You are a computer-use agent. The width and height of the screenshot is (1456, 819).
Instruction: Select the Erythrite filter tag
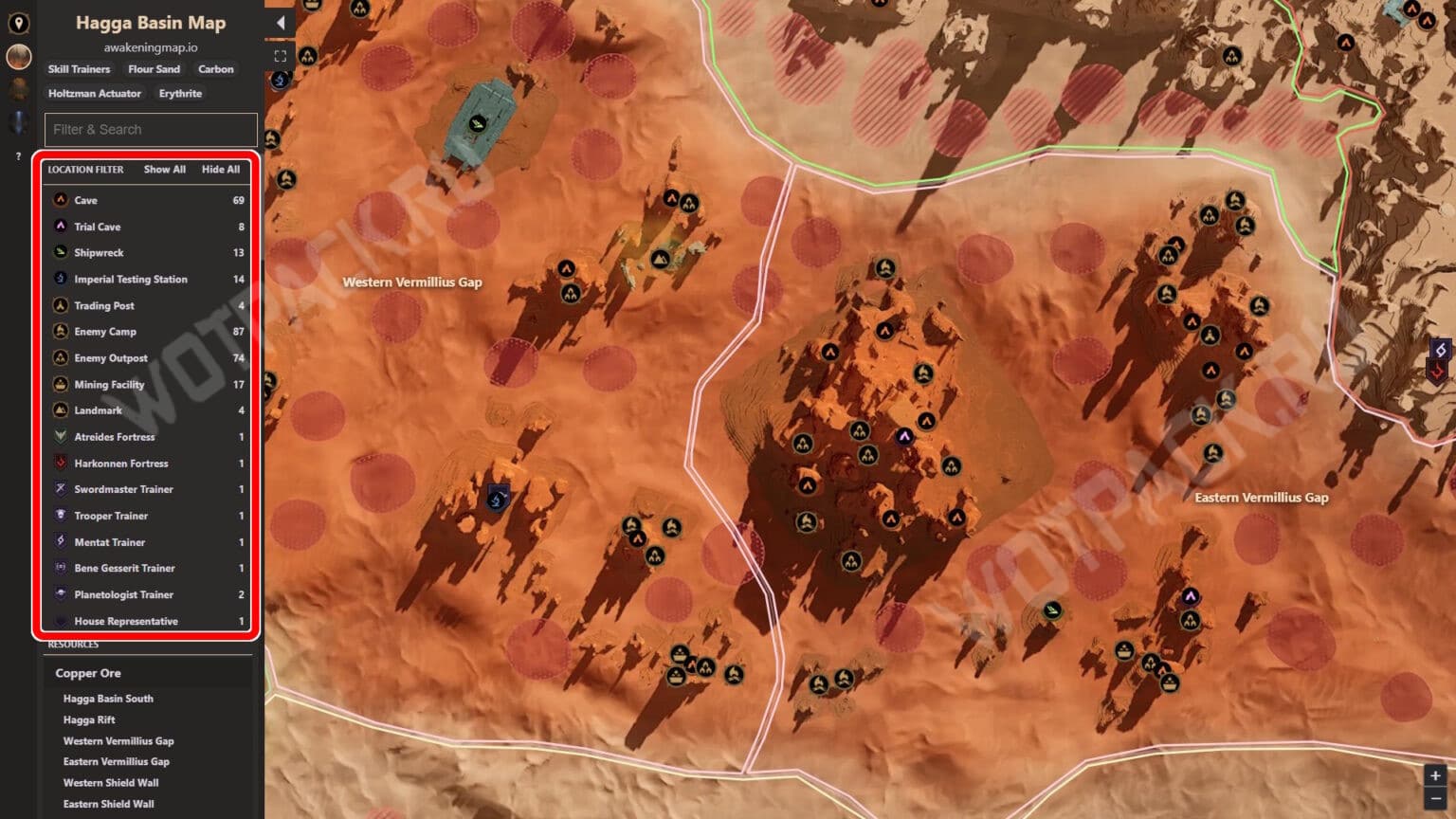pos(179,93)
